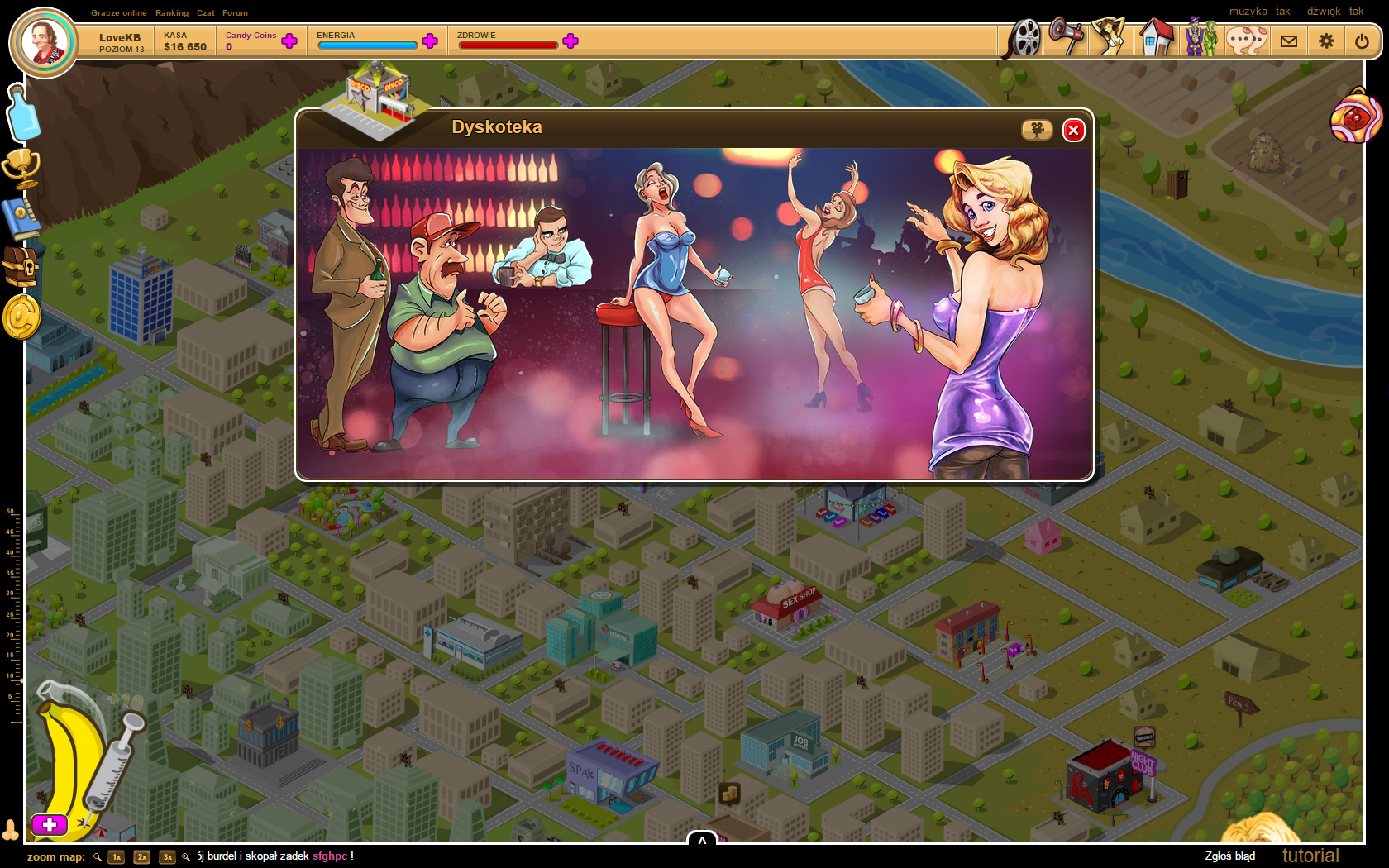Open the Ranking link
1389x868 pixels.
(x=172, y=13)
